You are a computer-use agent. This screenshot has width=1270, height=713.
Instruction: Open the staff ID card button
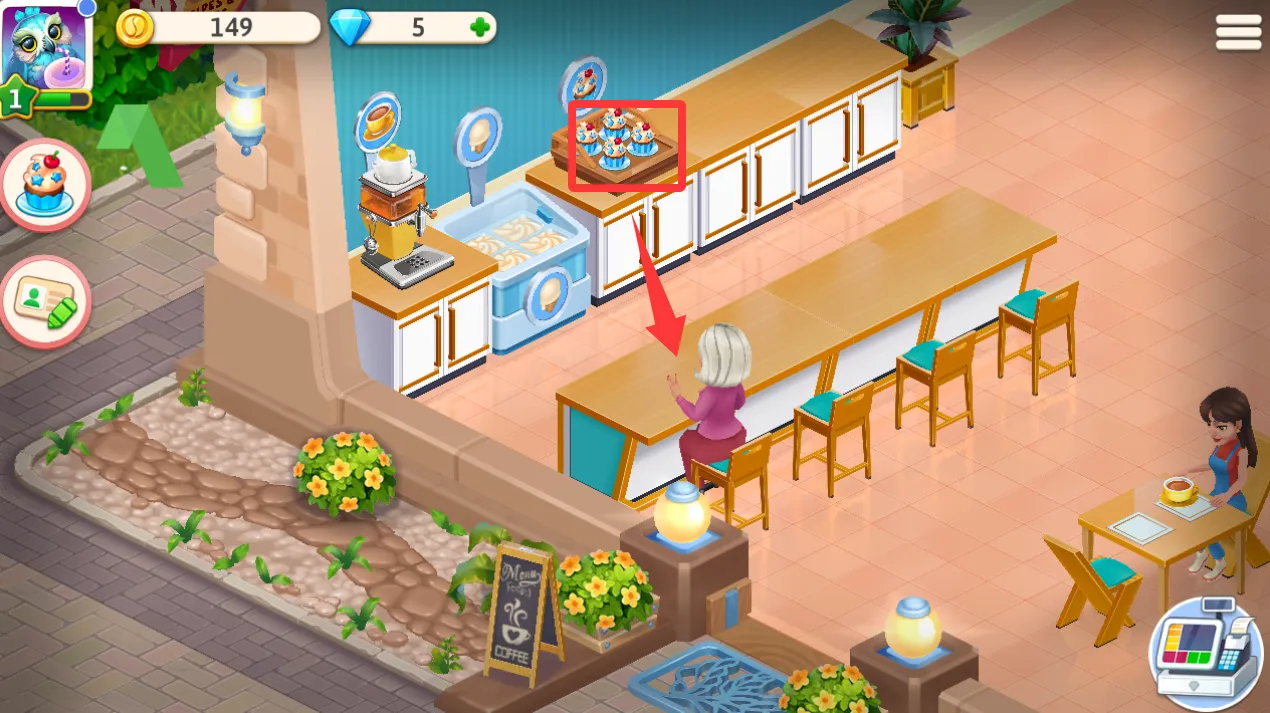[45, 302]
